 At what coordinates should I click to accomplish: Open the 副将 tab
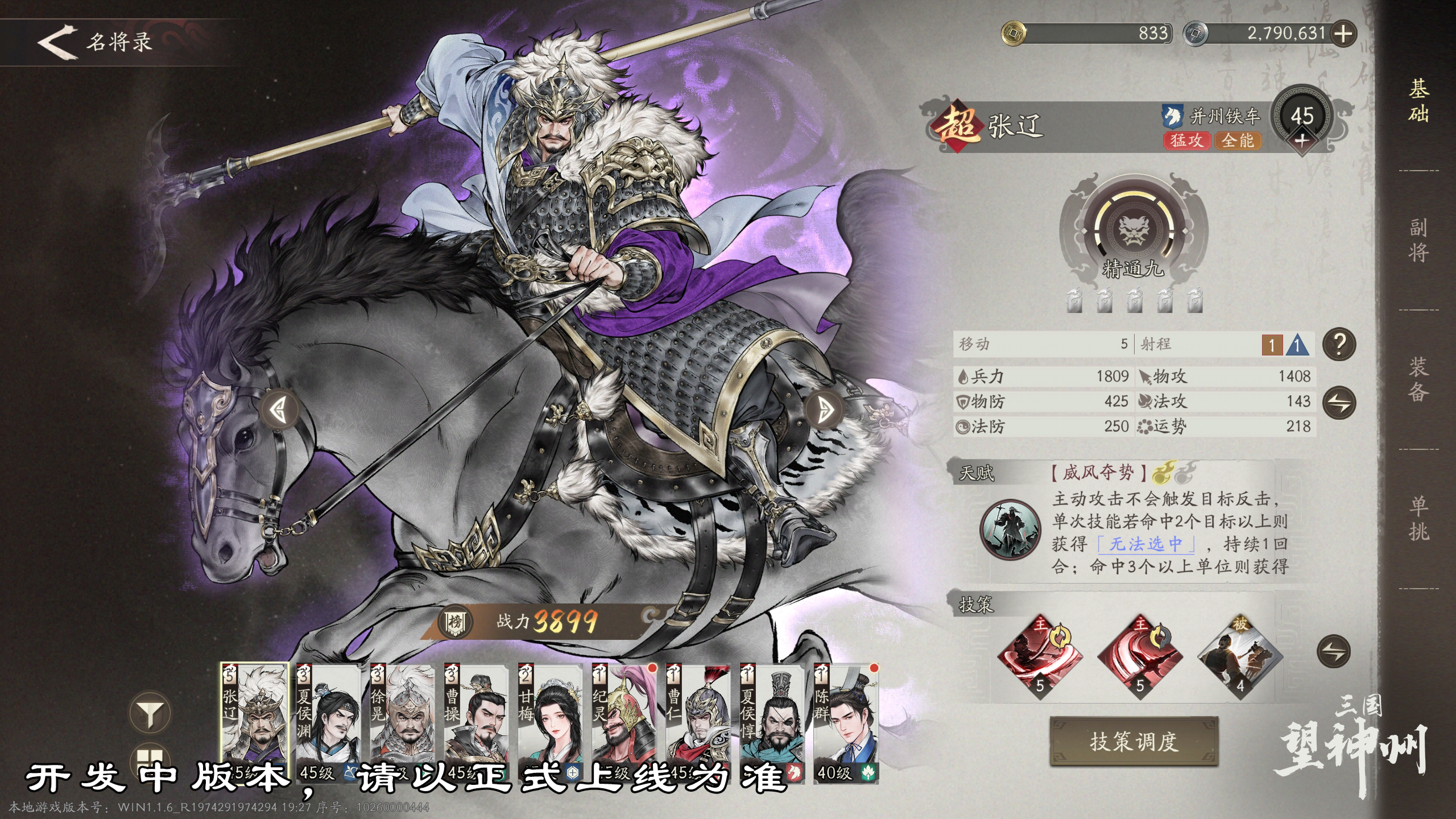[1418, 240]
